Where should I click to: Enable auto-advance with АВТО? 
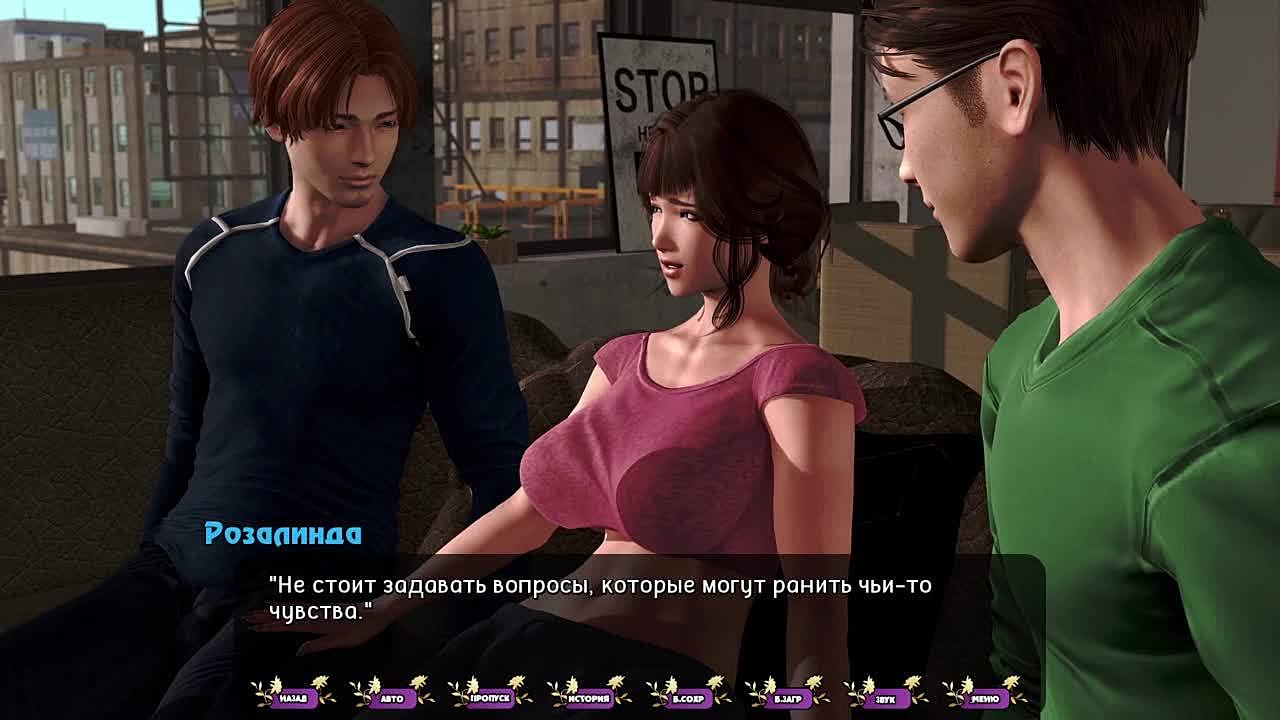pos(392,698)
